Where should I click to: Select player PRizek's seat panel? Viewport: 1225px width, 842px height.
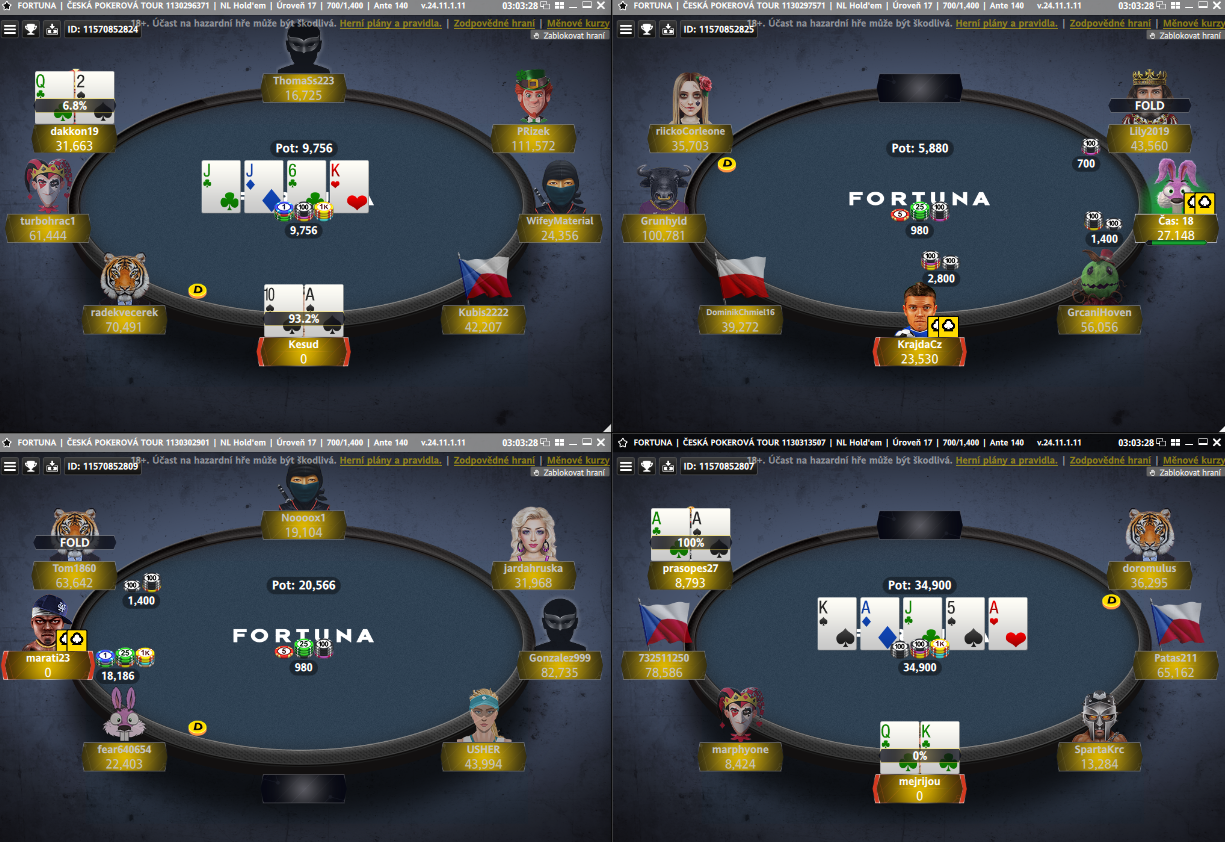pos(532,139)
